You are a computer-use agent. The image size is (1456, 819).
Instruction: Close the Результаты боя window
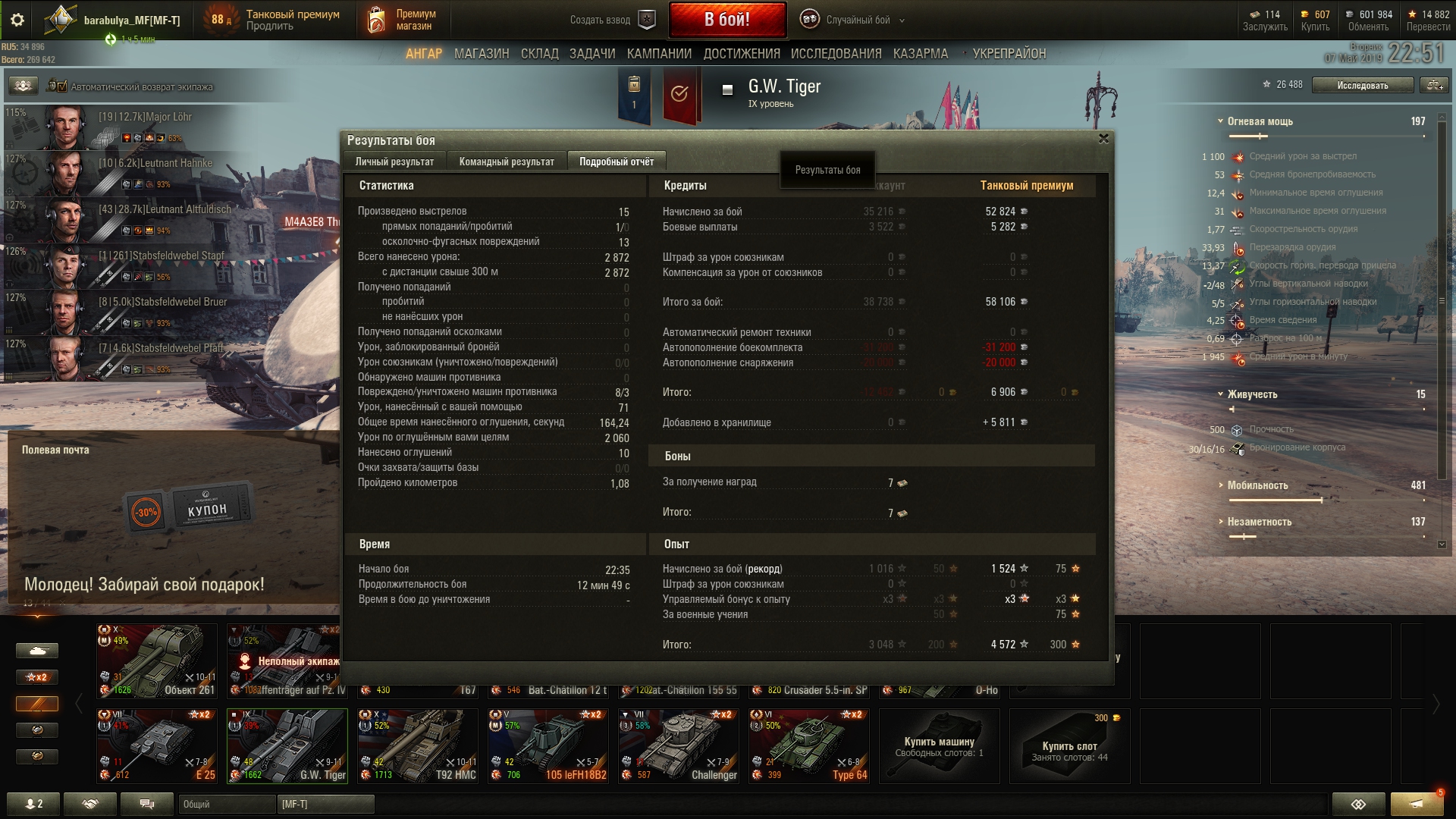coord(1103,139)
